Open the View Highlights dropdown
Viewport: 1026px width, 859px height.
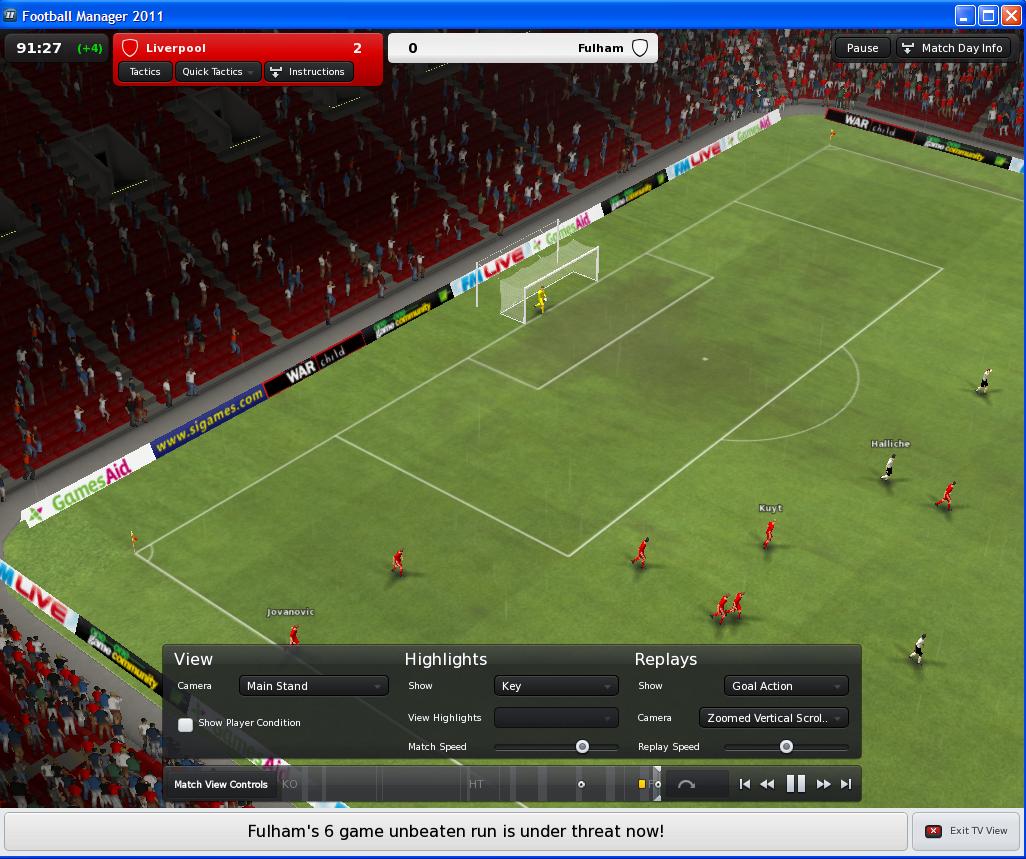[556, 718]
